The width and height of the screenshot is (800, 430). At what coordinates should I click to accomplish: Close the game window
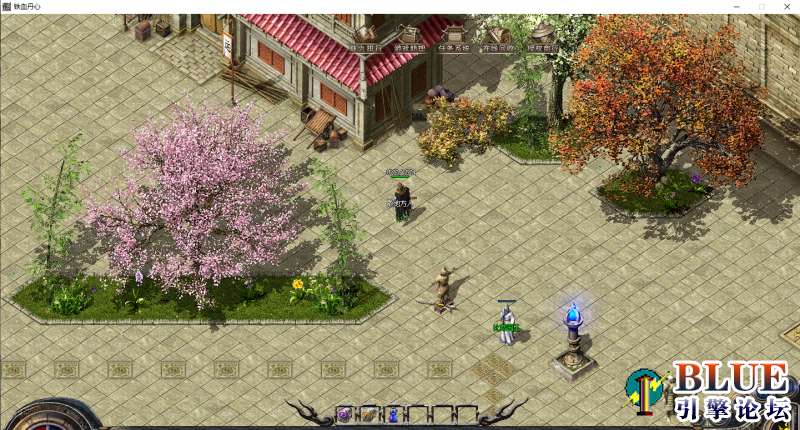pos(787,7)
